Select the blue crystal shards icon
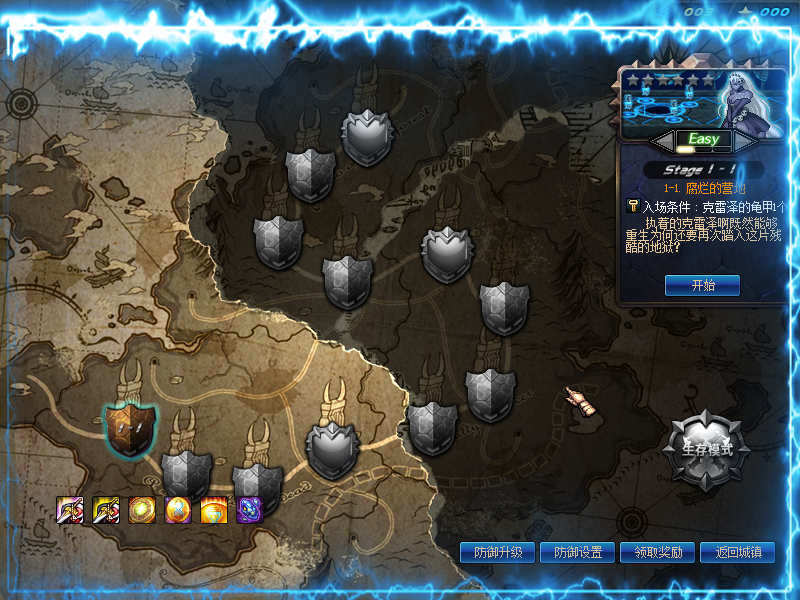The width and height of the screenshot is (800, 600). coord(249,510)
